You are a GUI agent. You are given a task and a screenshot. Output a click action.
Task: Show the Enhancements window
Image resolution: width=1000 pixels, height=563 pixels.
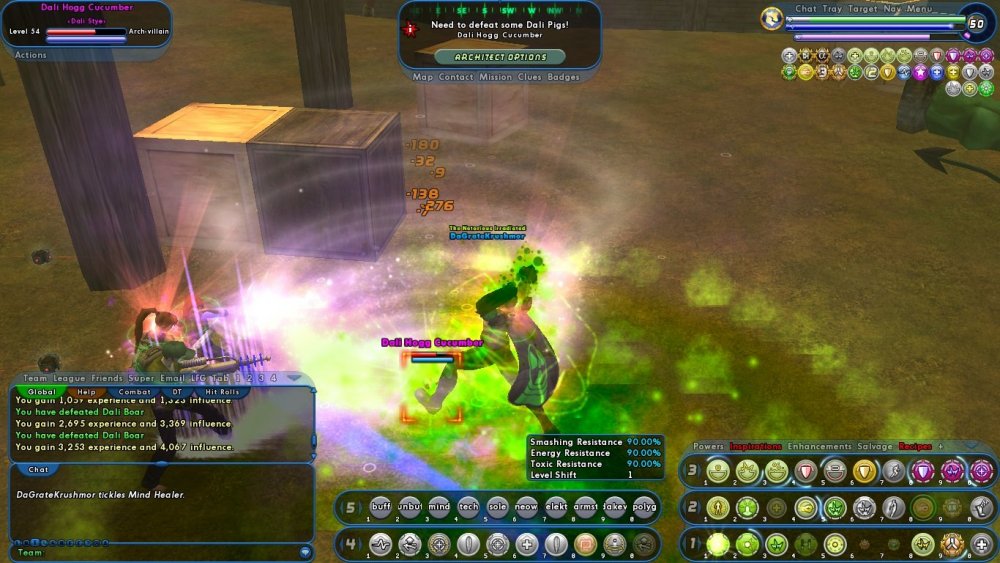[x=819, y=446]
